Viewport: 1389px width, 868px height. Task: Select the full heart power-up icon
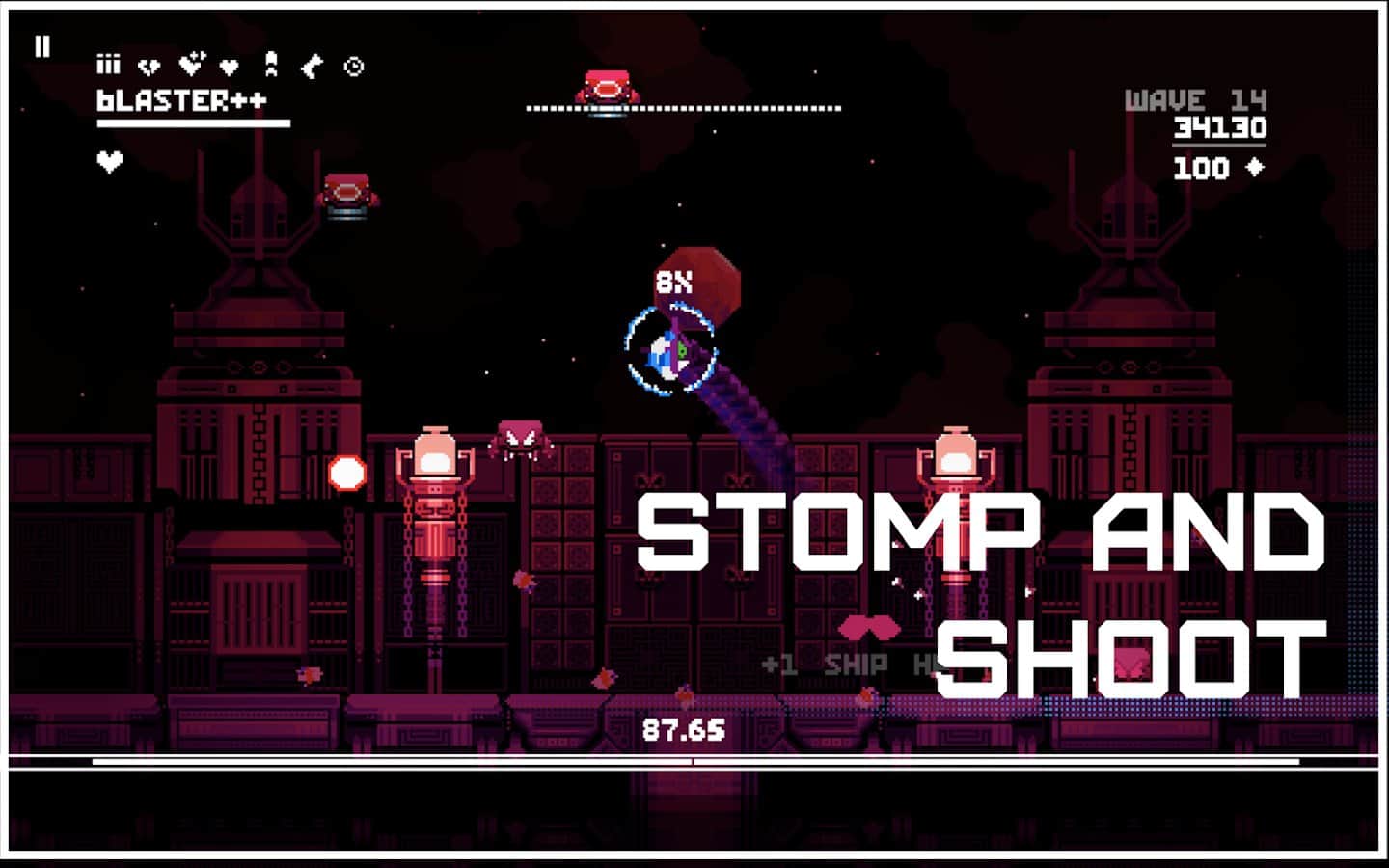(x=228, y=66)
